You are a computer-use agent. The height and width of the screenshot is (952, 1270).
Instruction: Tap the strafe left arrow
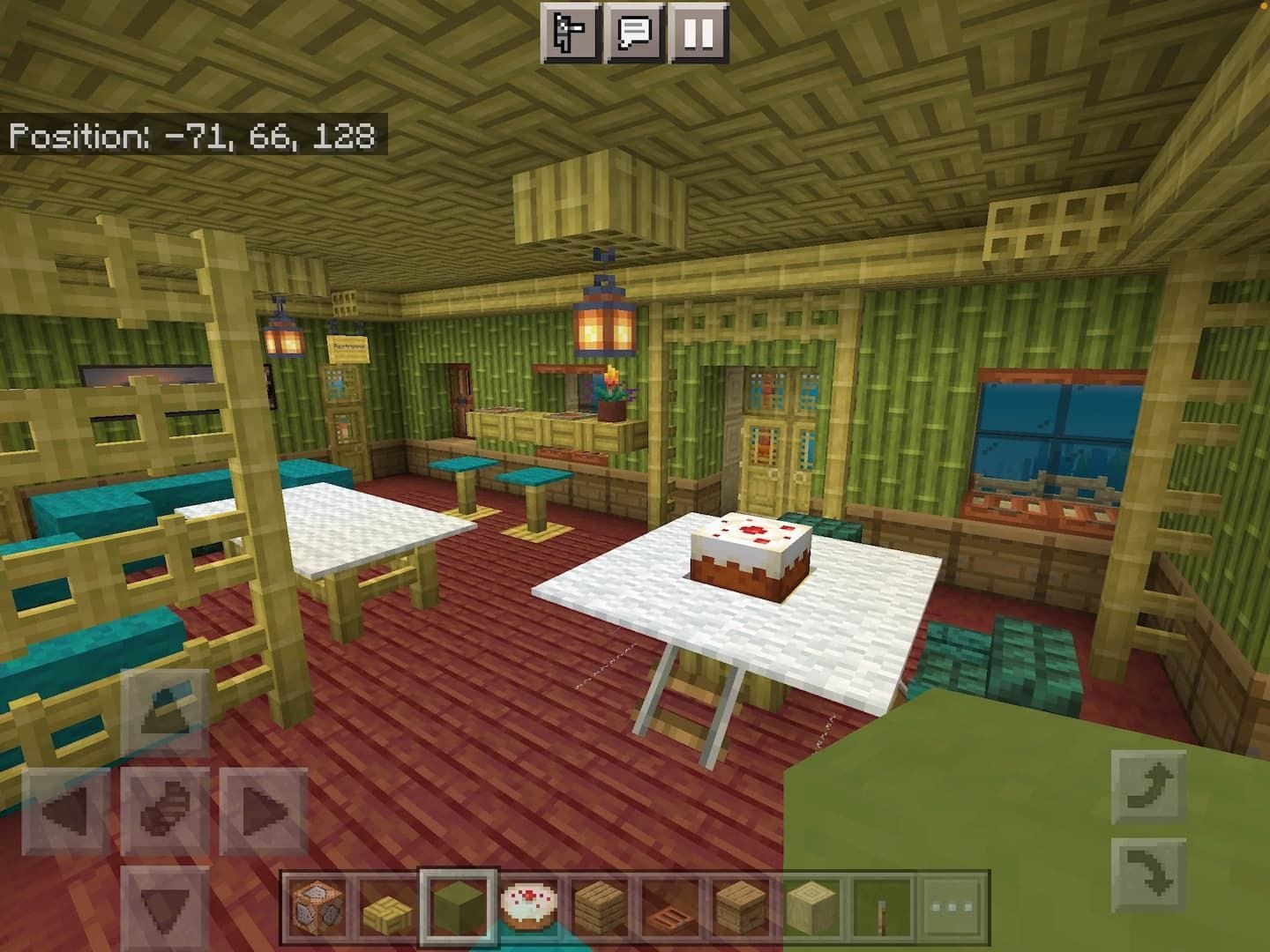[x=66, y=811]
